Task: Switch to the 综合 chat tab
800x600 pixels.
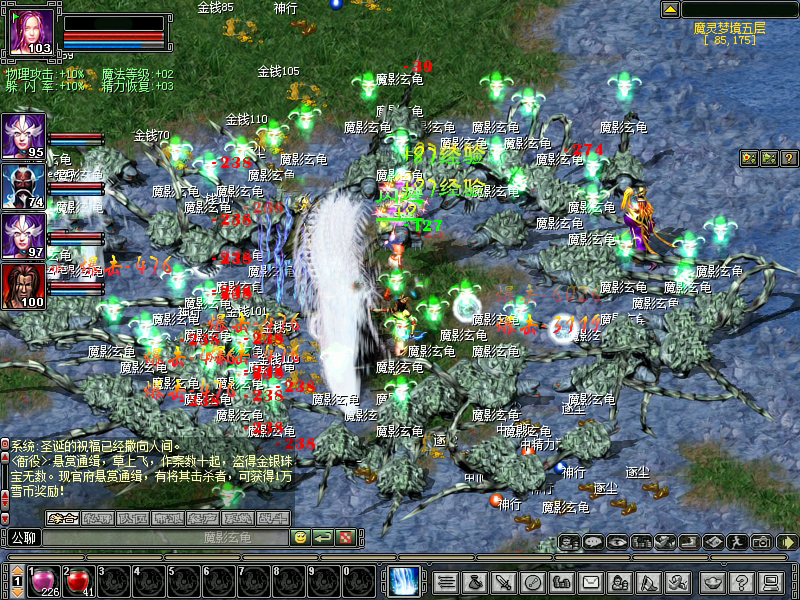Action: click(x=62, y=518)
